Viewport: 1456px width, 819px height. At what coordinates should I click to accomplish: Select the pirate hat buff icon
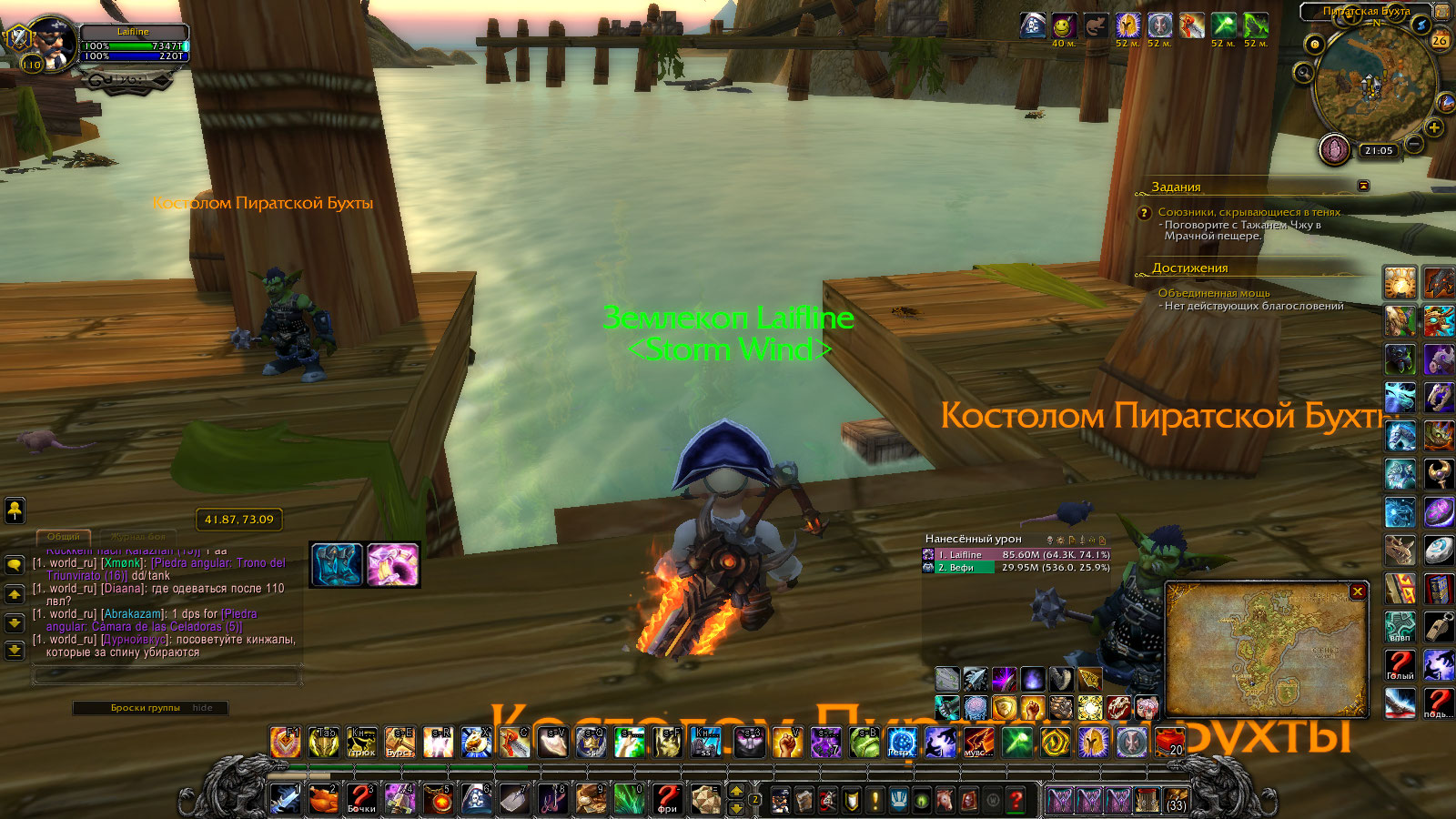[x=1032, y=25]
